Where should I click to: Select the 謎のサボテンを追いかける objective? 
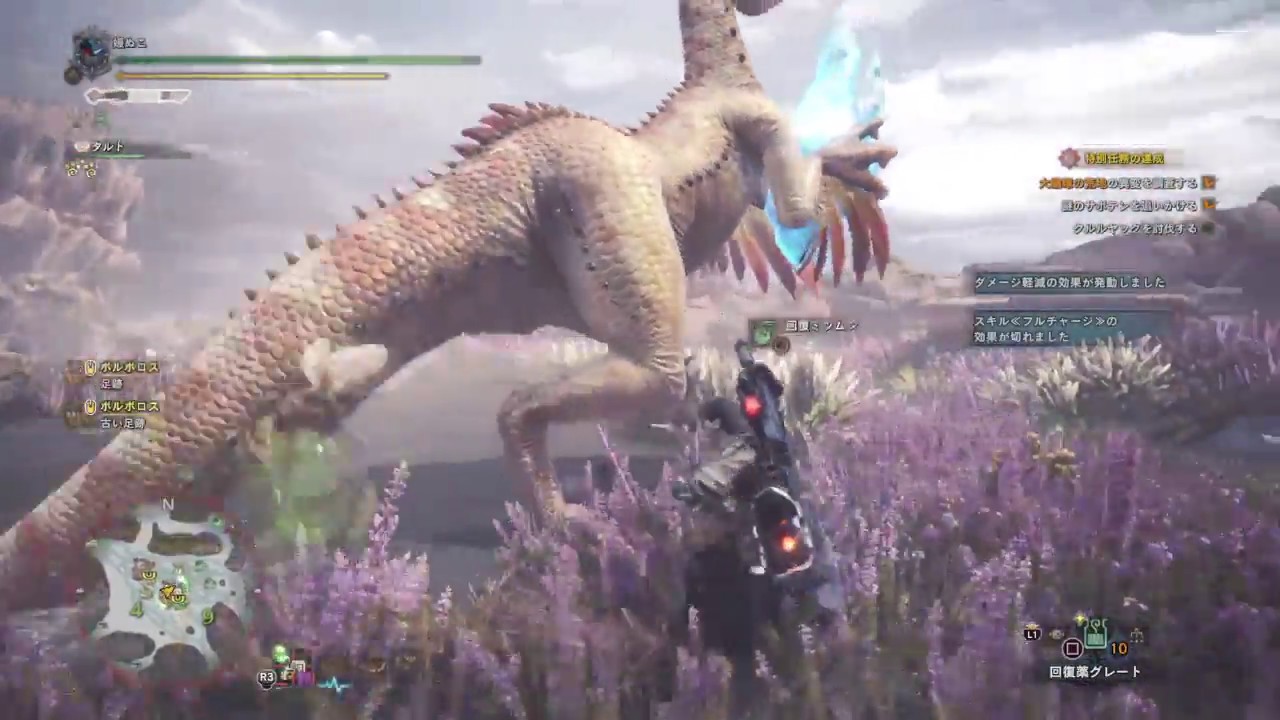(1128, 205)
